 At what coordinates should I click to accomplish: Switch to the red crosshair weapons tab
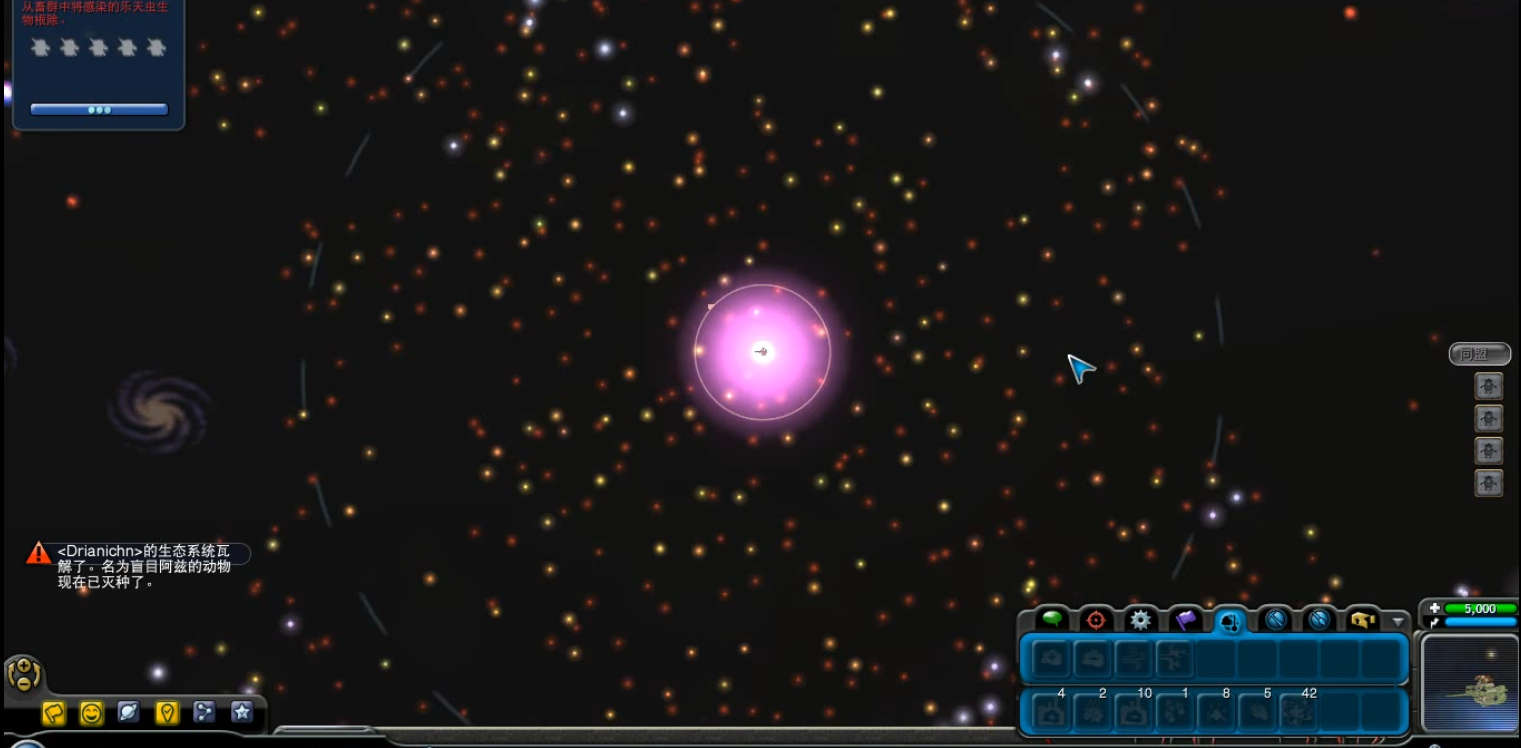1096,619
